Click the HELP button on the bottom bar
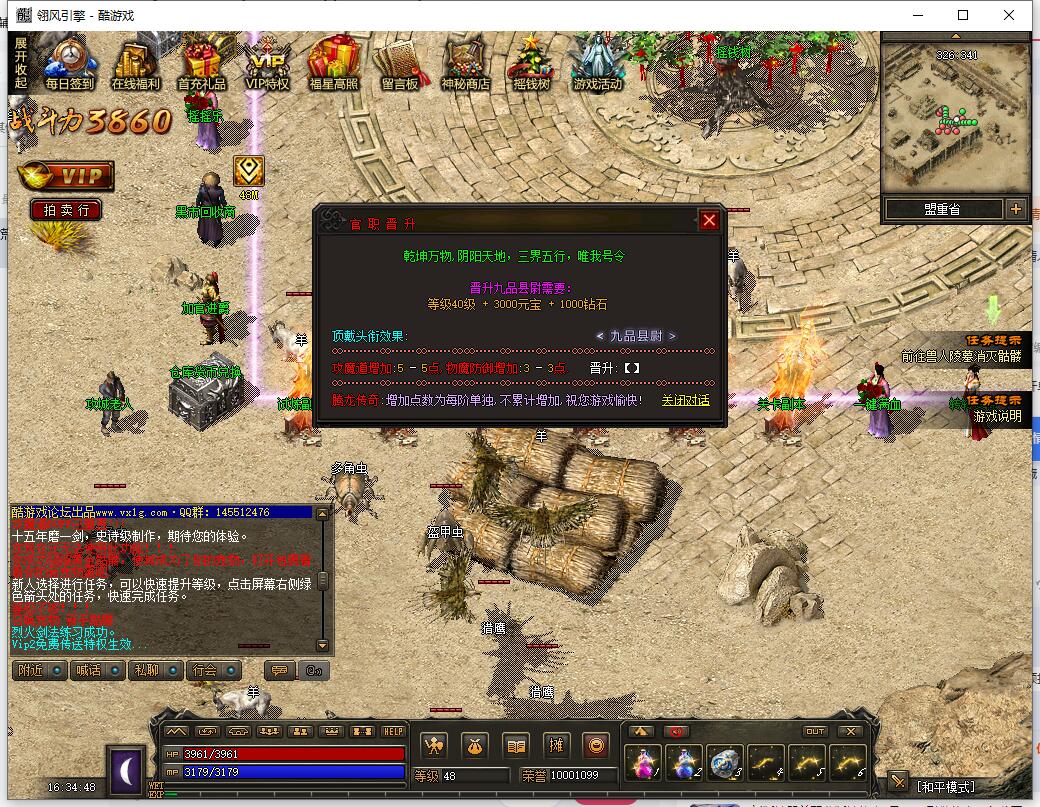The width and height of the screenshot is (1040, 807). tap(393, 731)
